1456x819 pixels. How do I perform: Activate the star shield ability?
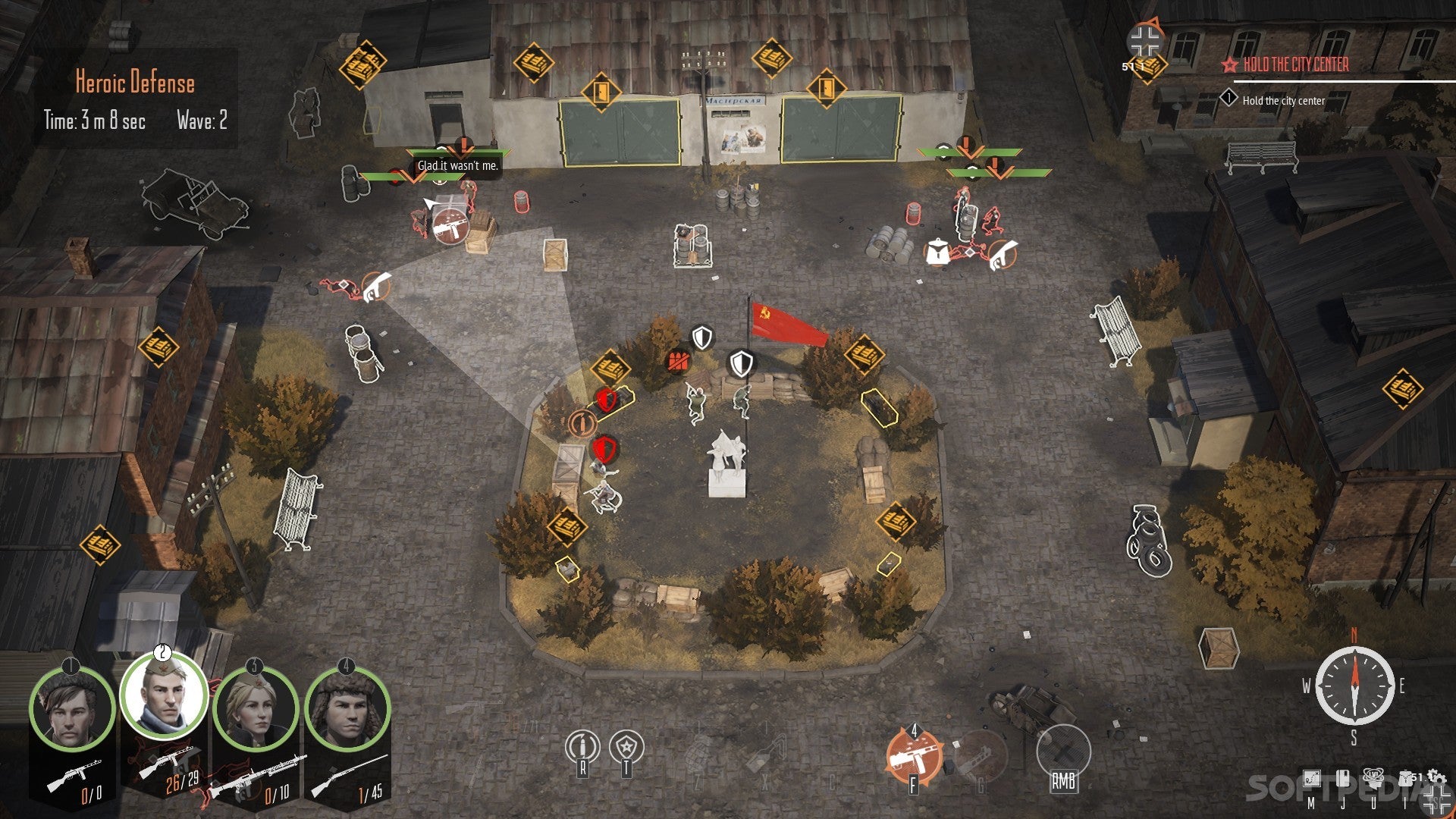(626, 748)
